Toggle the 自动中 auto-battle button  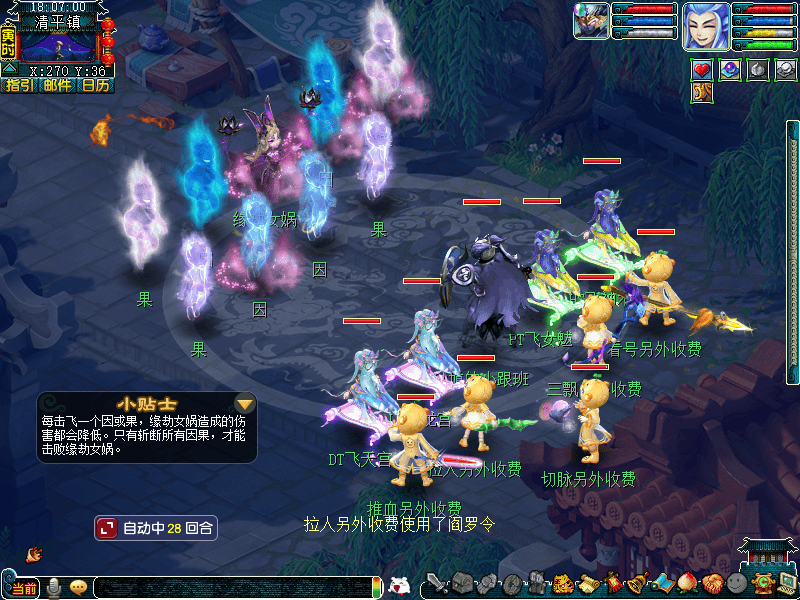point(155,527)
